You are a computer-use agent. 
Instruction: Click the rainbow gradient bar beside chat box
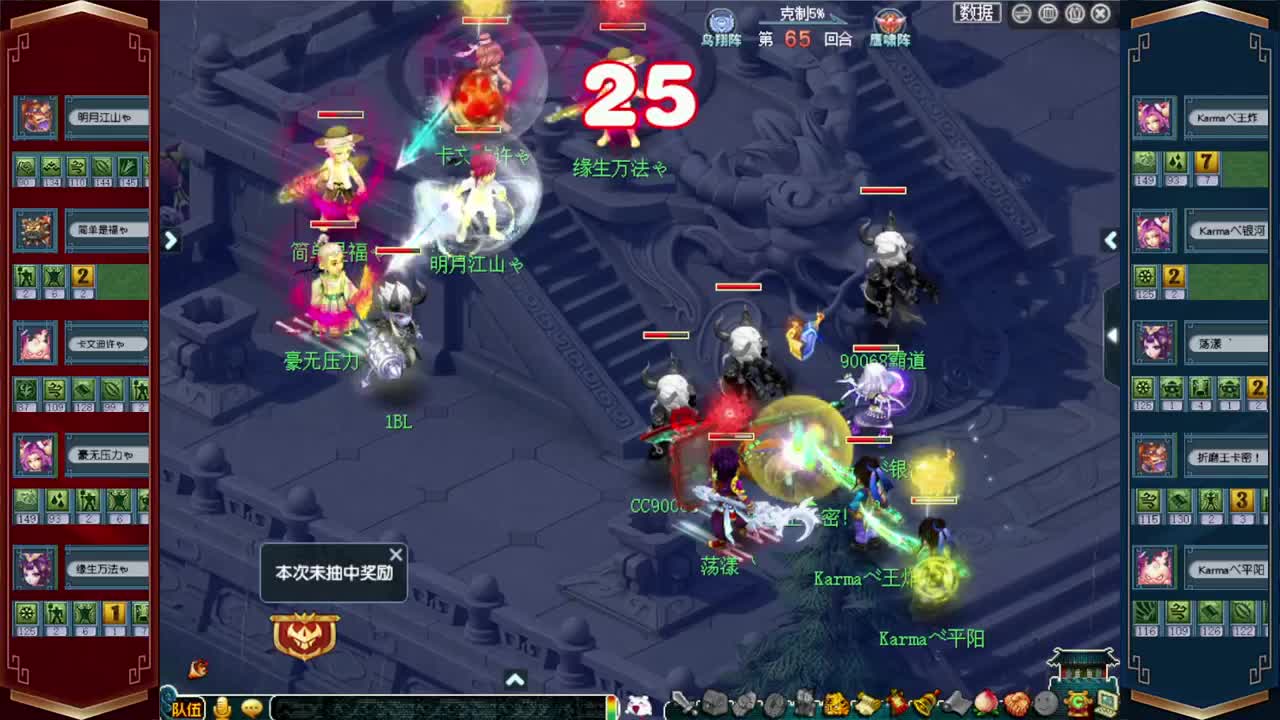[x=614, y=707]
